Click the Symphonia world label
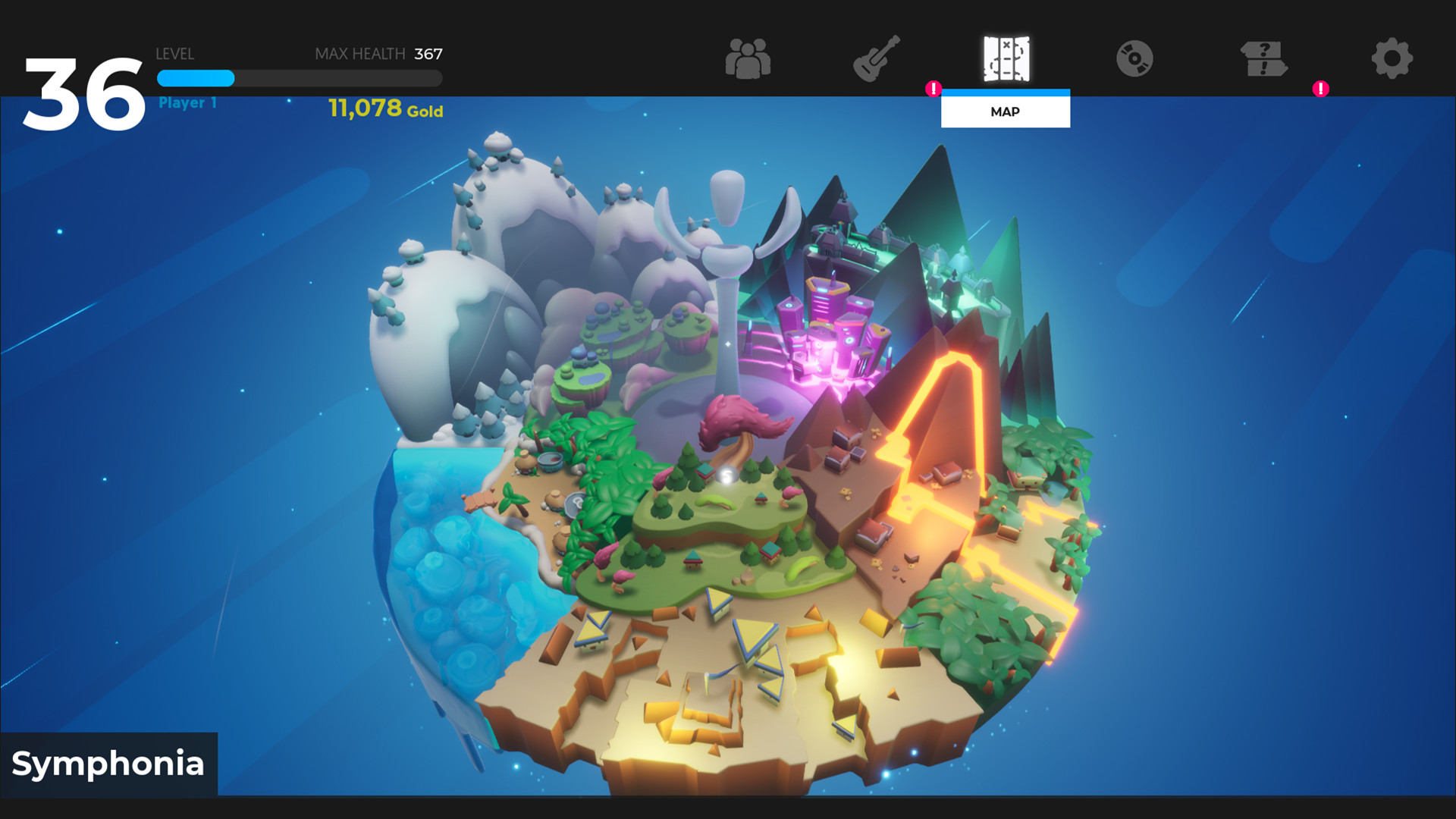This screenshot has height=819, width=1456. 108,764
